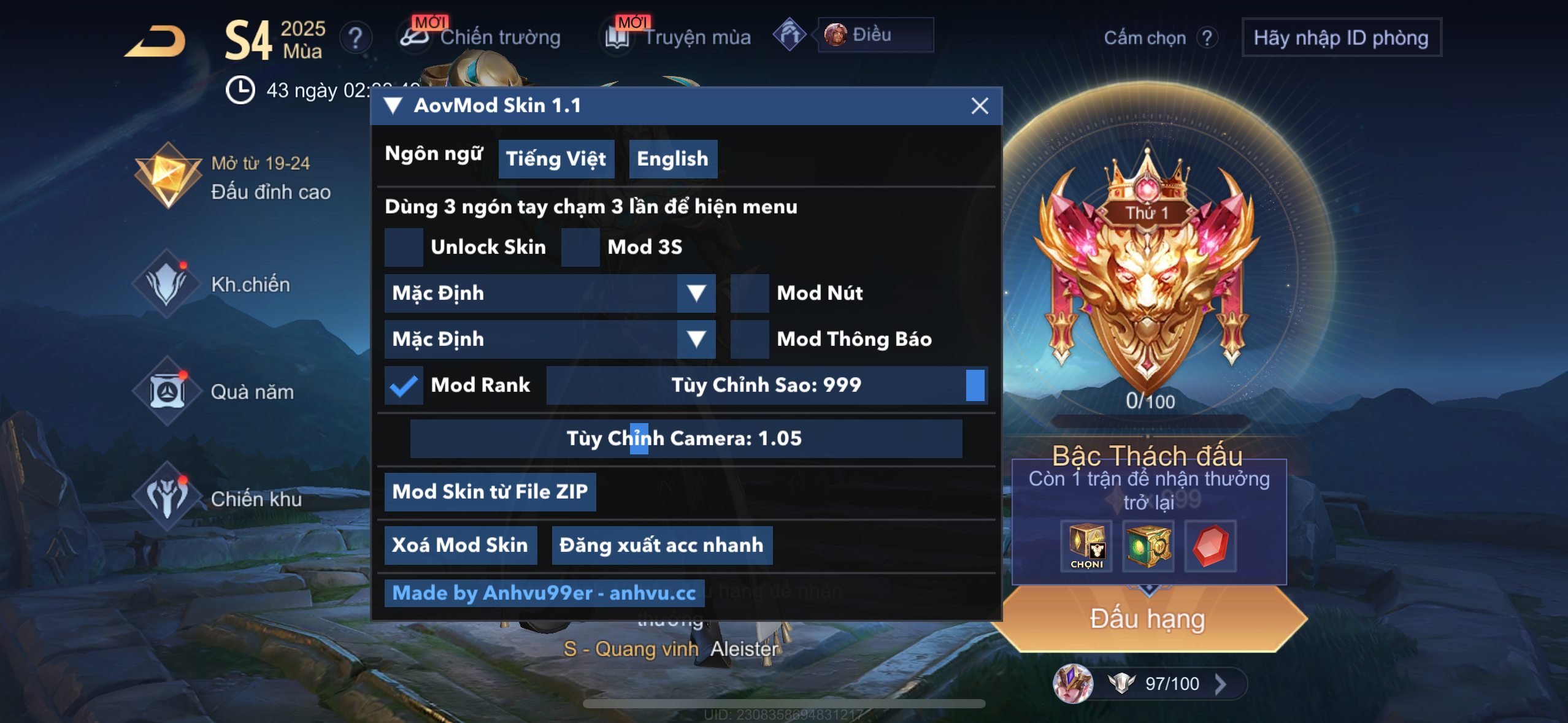Open Chiến trường at the top bar

(499, 37)
